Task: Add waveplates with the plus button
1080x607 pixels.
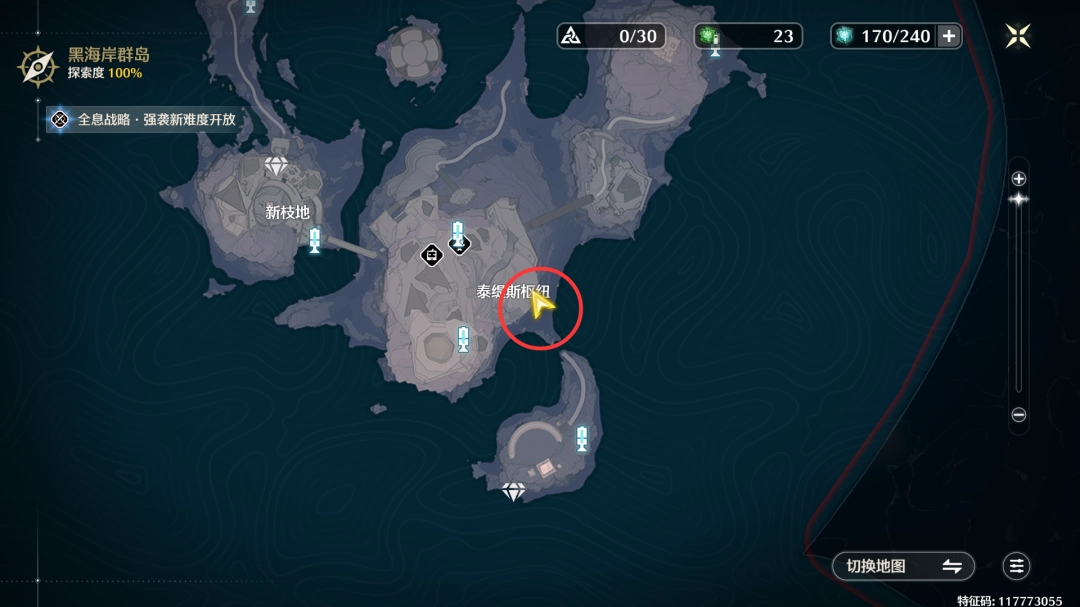Action: [949, 36]
